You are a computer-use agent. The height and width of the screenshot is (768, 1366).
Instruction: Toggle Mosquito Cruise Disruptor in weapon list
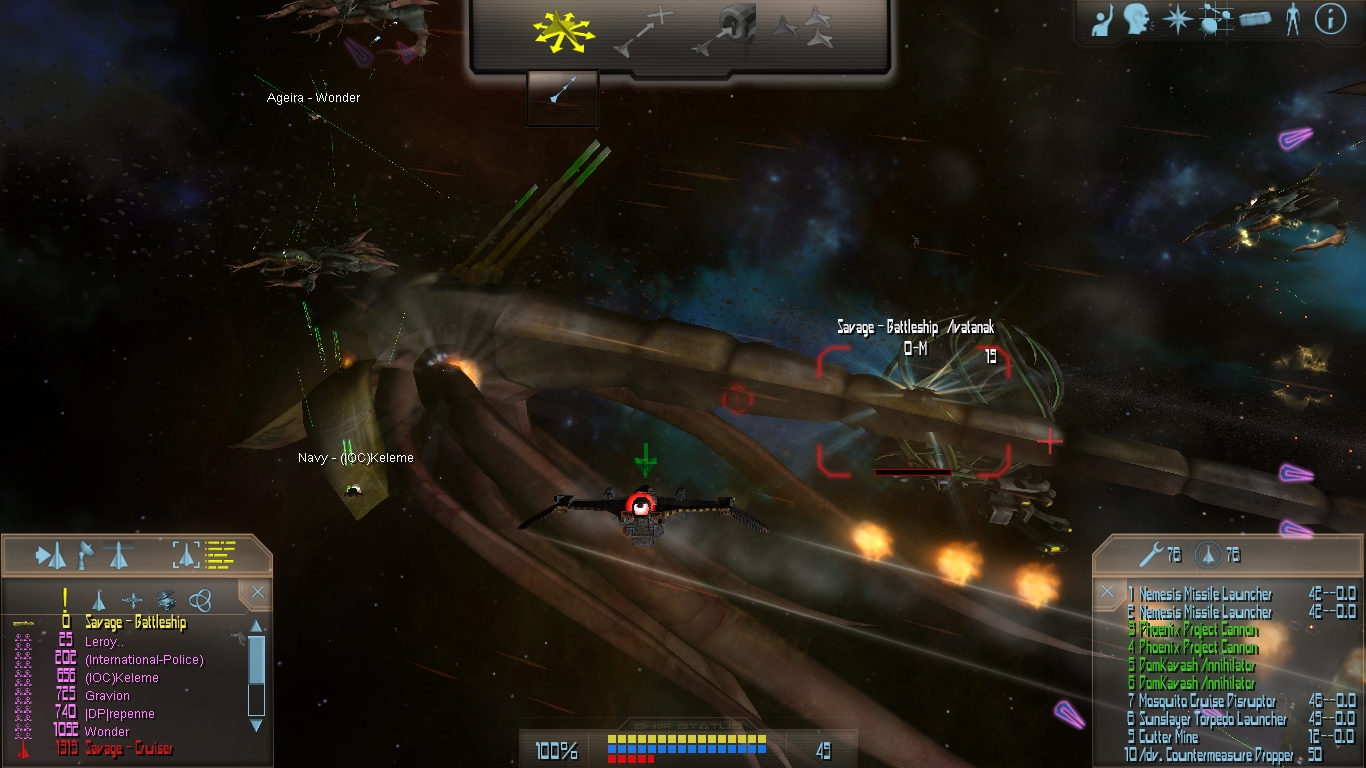[x=1206, y=701]
